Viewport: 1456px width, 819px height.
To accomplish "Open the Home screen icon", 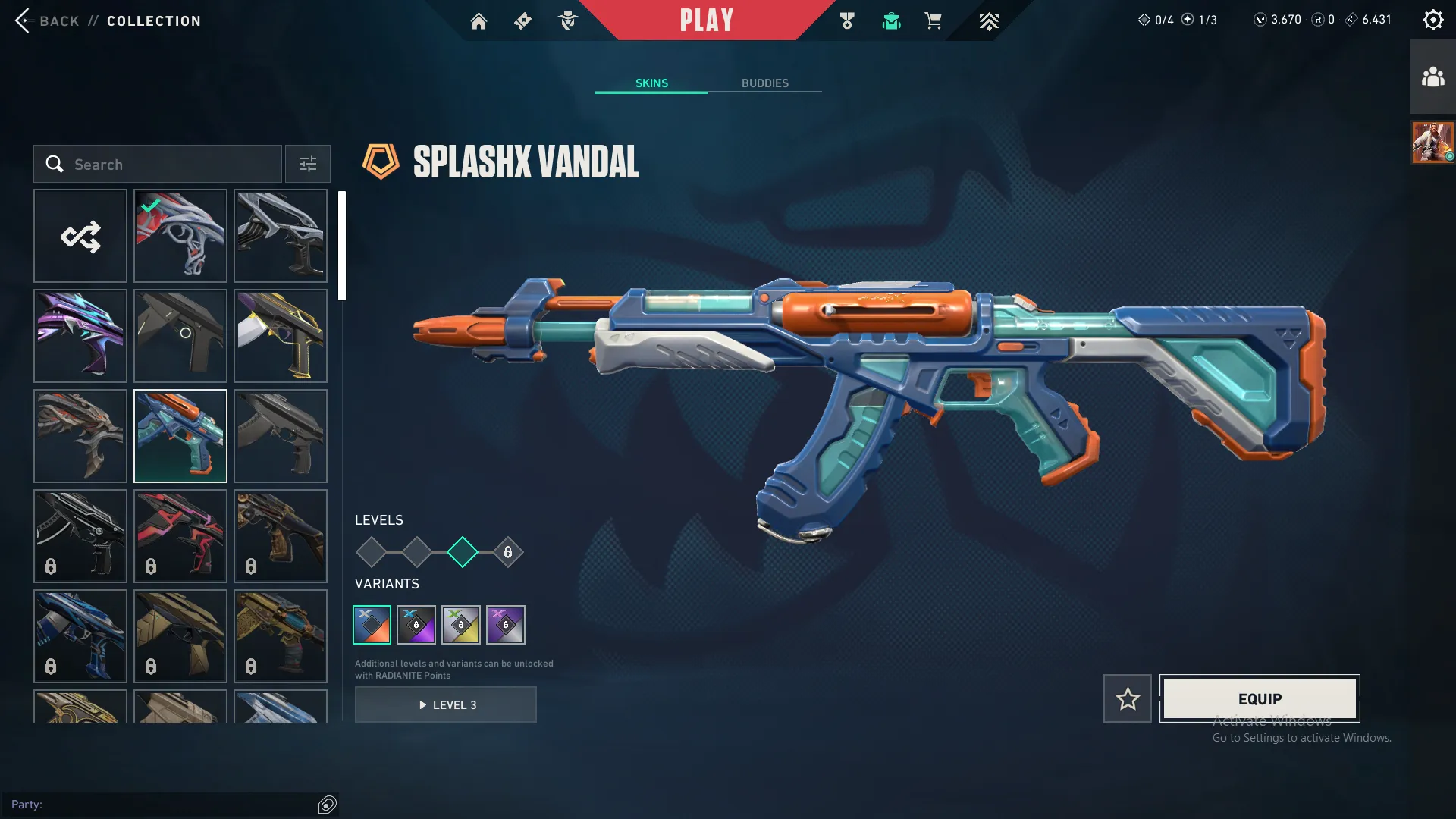I will [479, 21].
